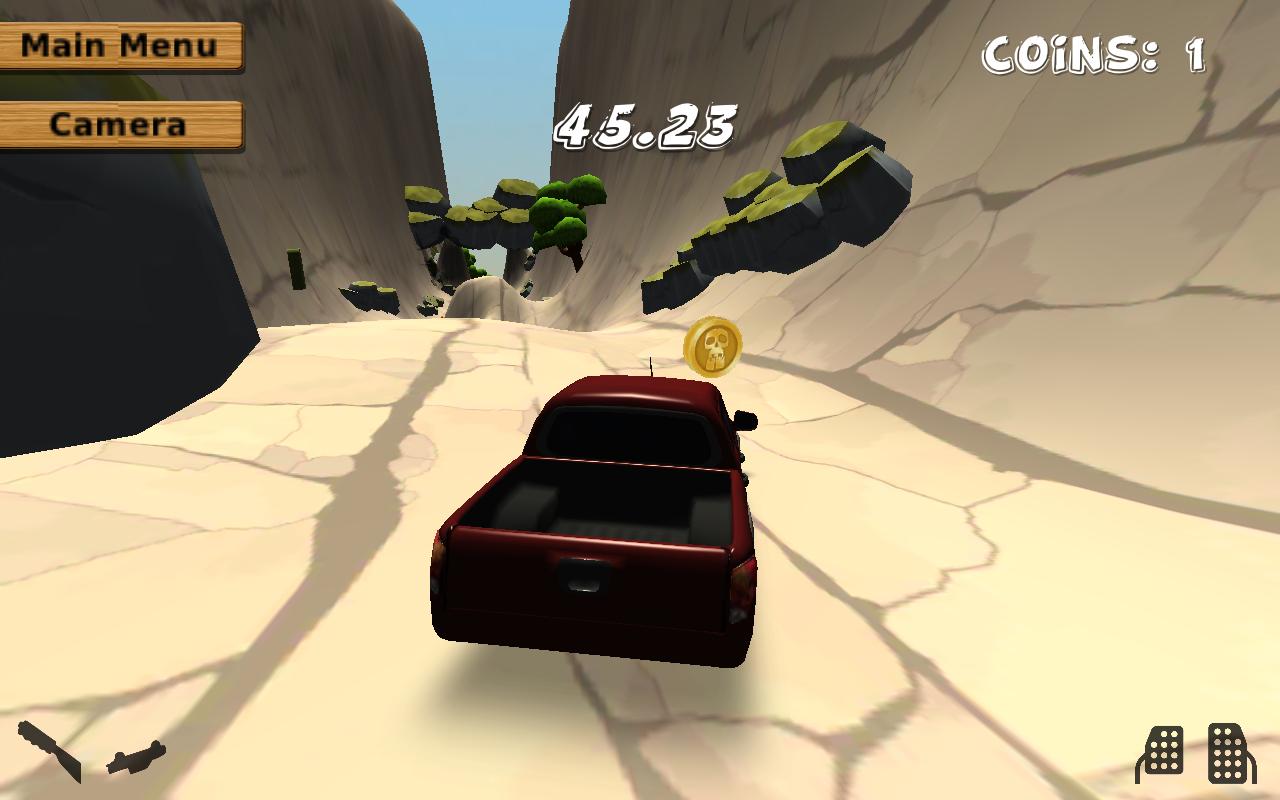Hit the smaller brake pedal
This screenshot has height=800, width=1280.
pyautogui.click(x=1161, y=753)
